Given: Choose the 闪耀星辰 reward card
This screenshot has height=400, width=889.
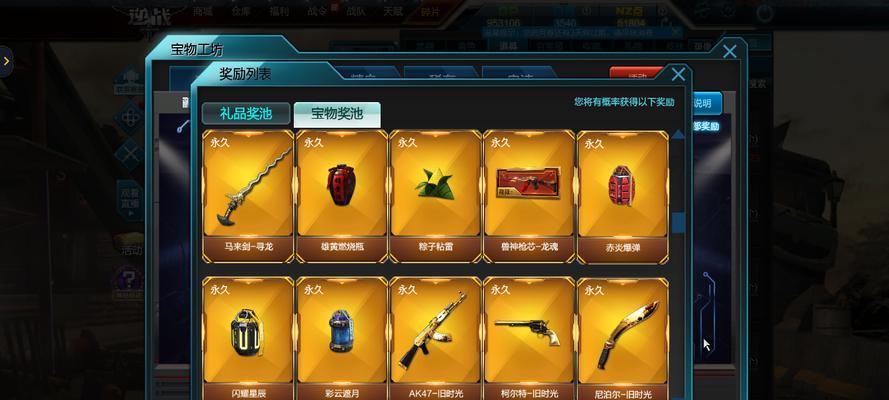Looking at the screenshot, I should [248, 338].
